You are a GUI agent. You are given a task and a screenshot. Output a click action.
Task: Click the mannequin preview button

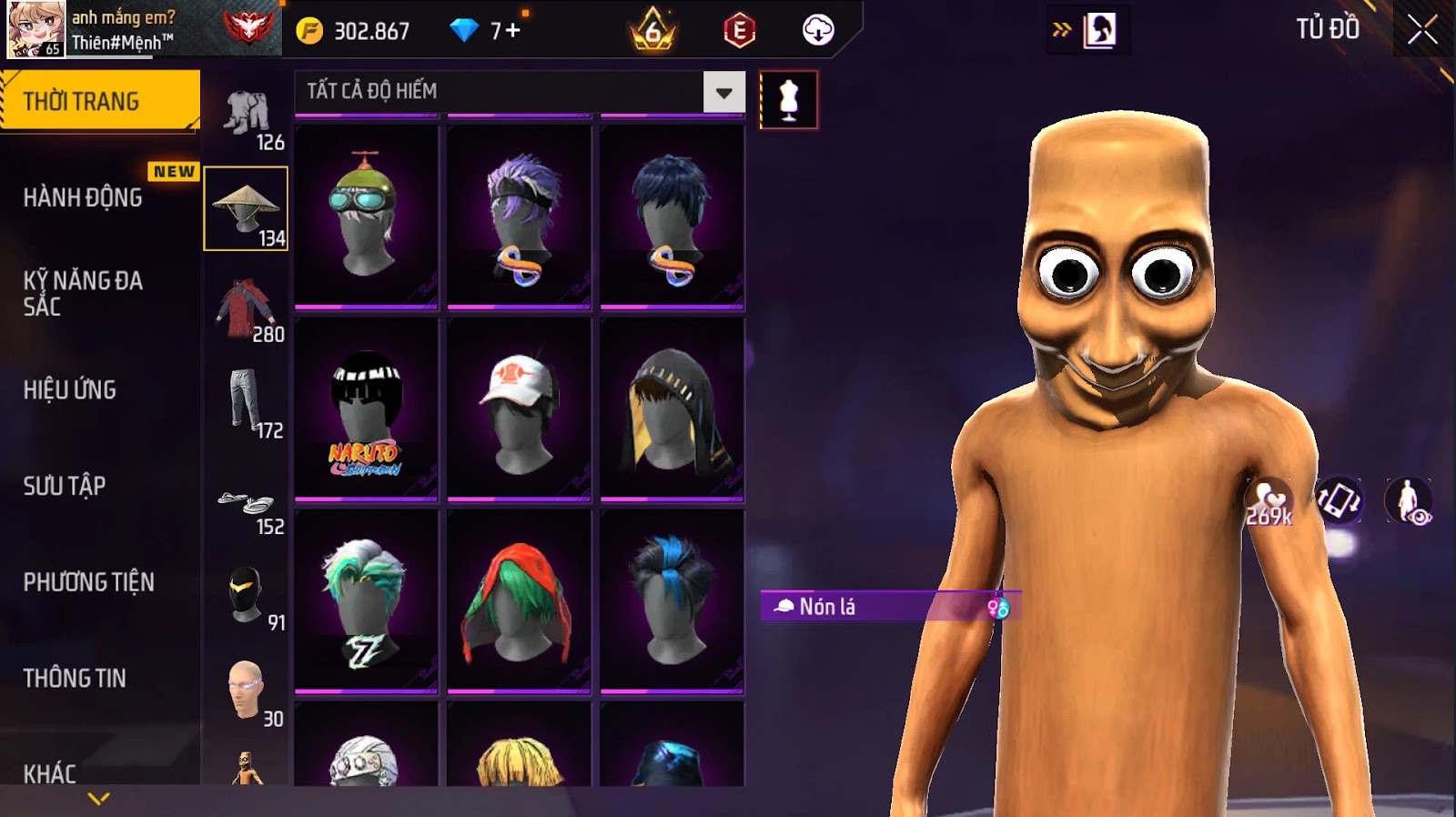tap(788, 100)
